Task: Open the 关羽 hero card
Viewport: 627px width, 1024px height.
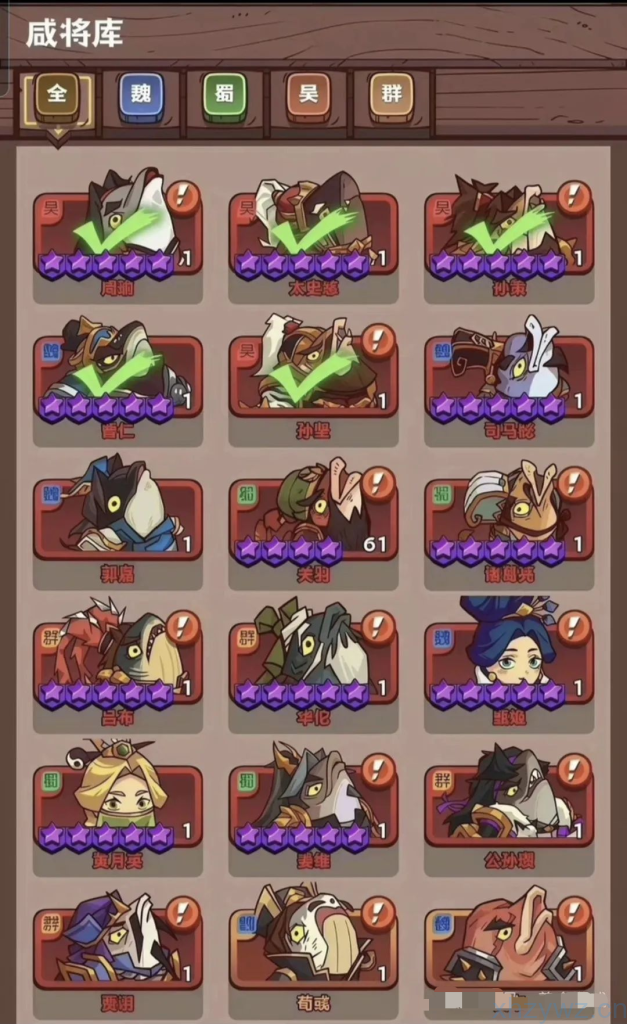Action: pyautogui.click(x=313, y=520)
